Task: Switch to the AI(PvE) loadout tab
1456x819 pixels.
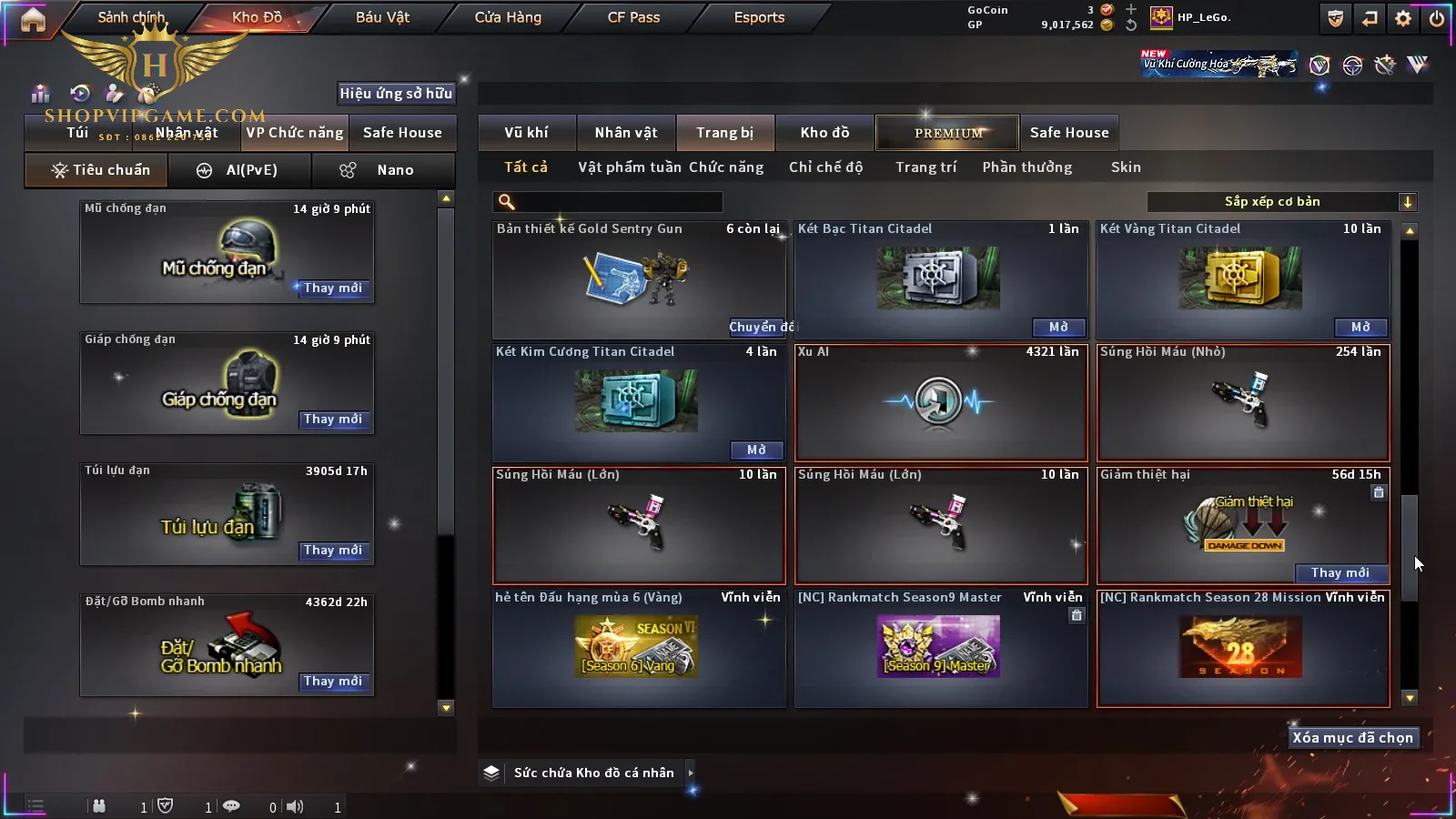Action: click(240, 170)
